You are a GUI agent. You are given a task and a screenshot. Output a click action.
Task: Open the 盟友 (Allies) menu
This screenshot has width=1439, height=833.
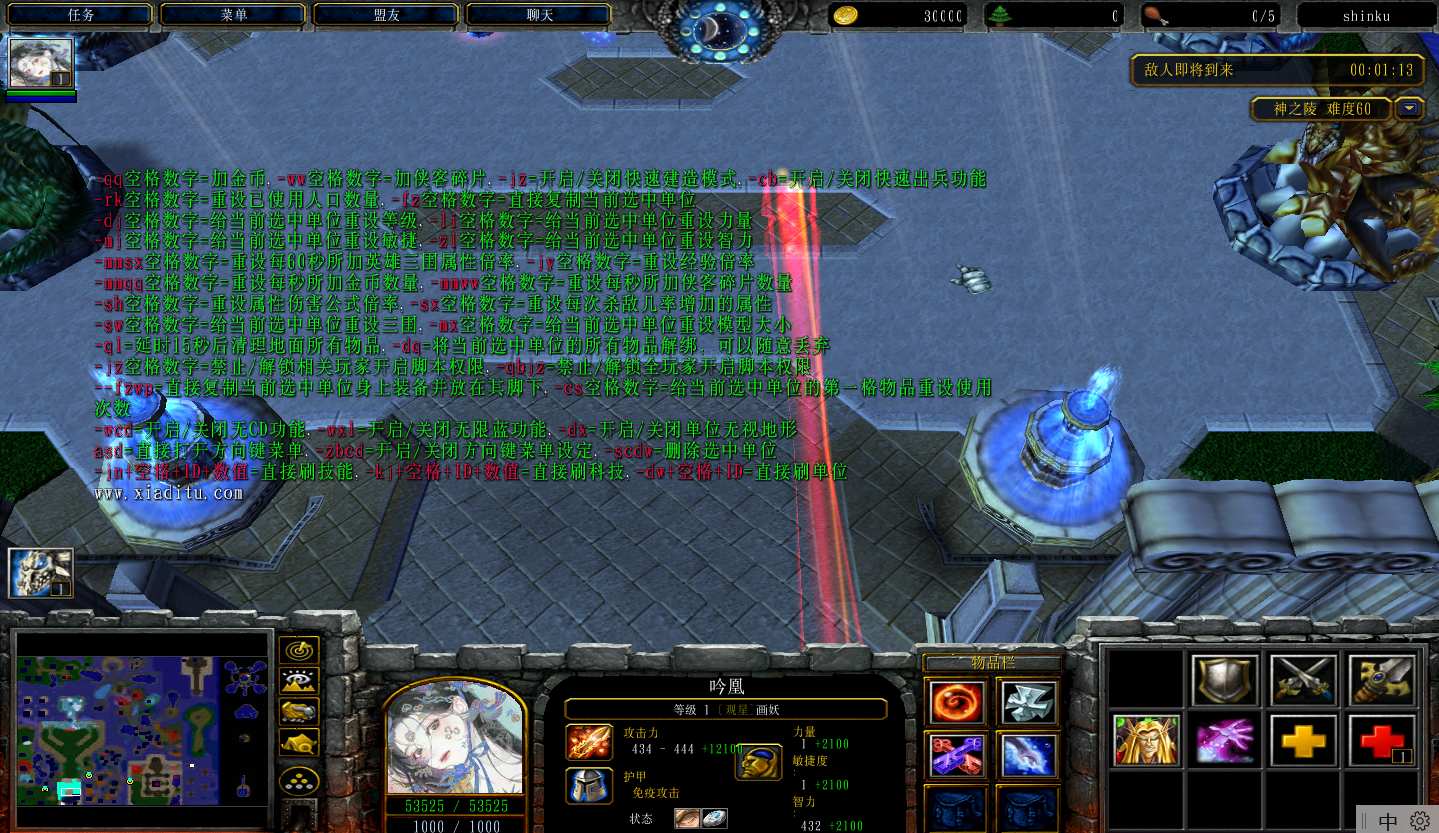[387, 15]
